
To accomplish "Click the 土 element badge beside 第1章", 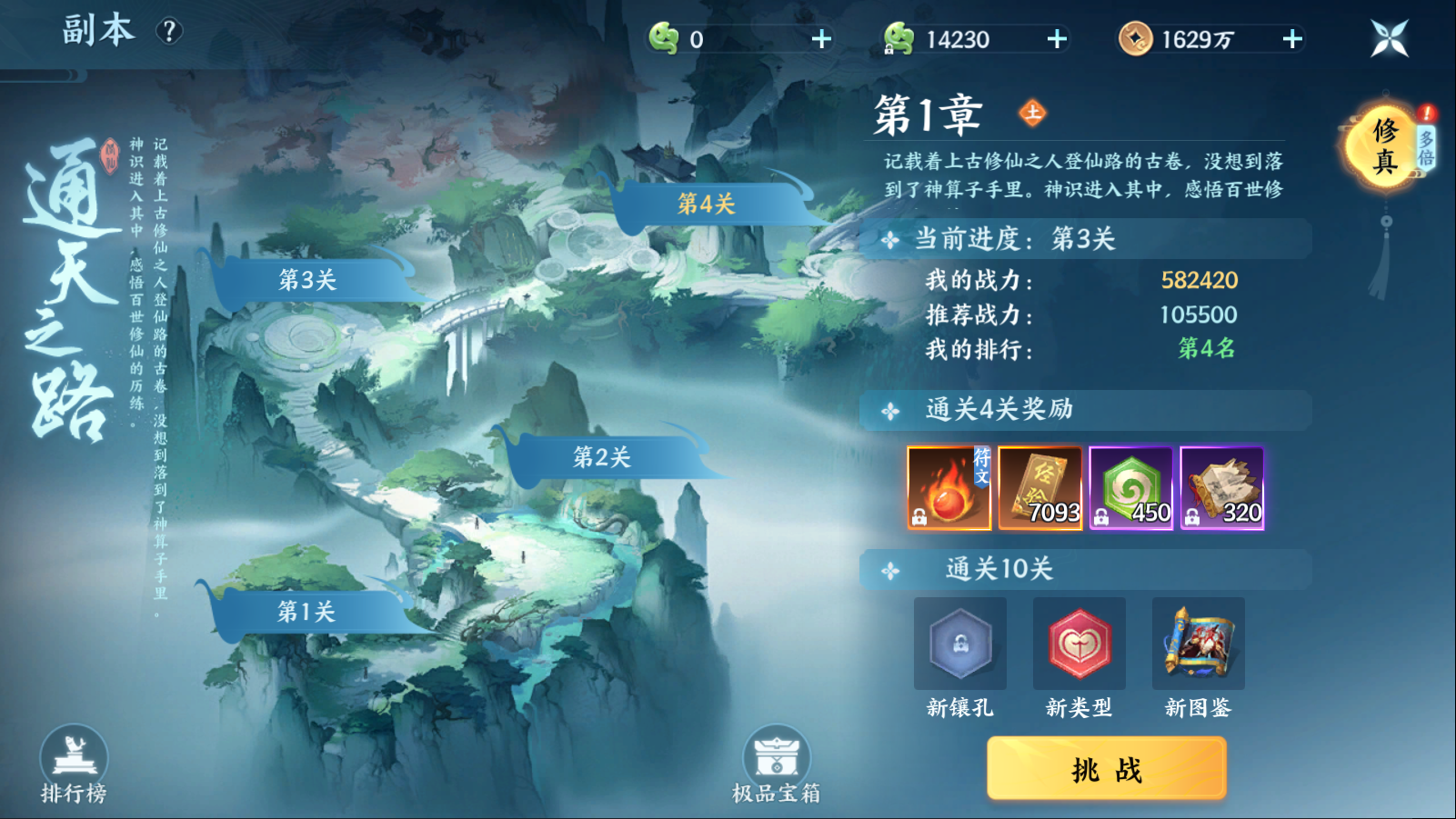I will point(1035,115).
